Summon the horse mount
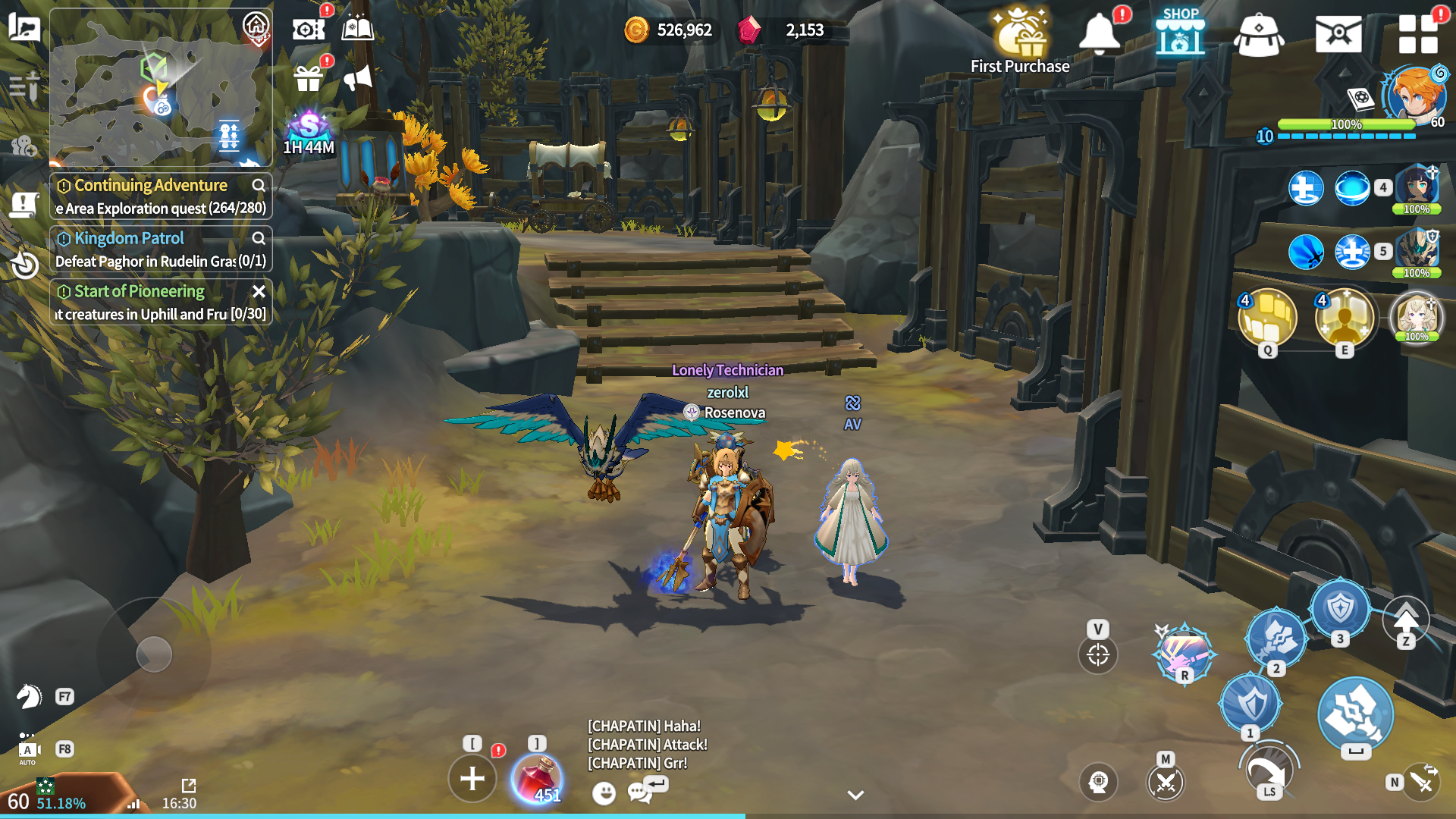Image resolution: width=1456 pixels, height=819 pixels. click(x=30, y=696)
